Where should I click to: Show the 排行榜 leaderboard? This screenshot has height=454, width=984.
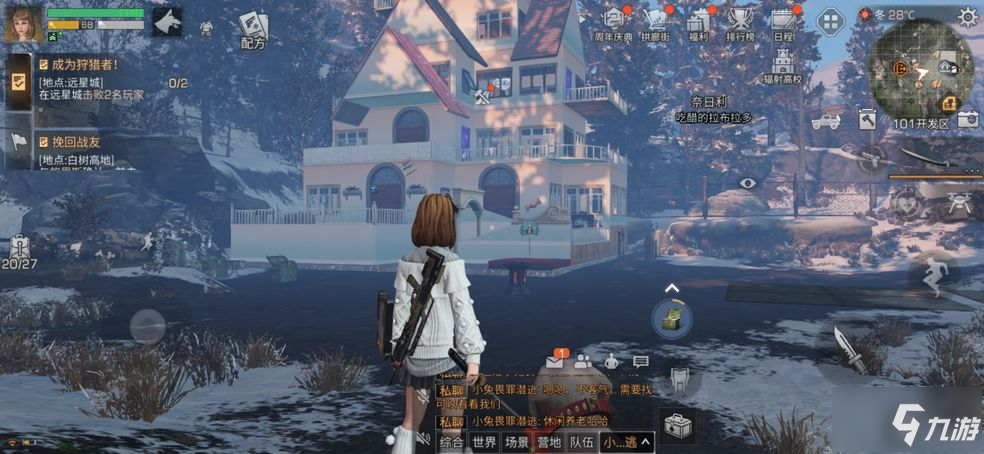pyautogui.click(x=740, y=21)
